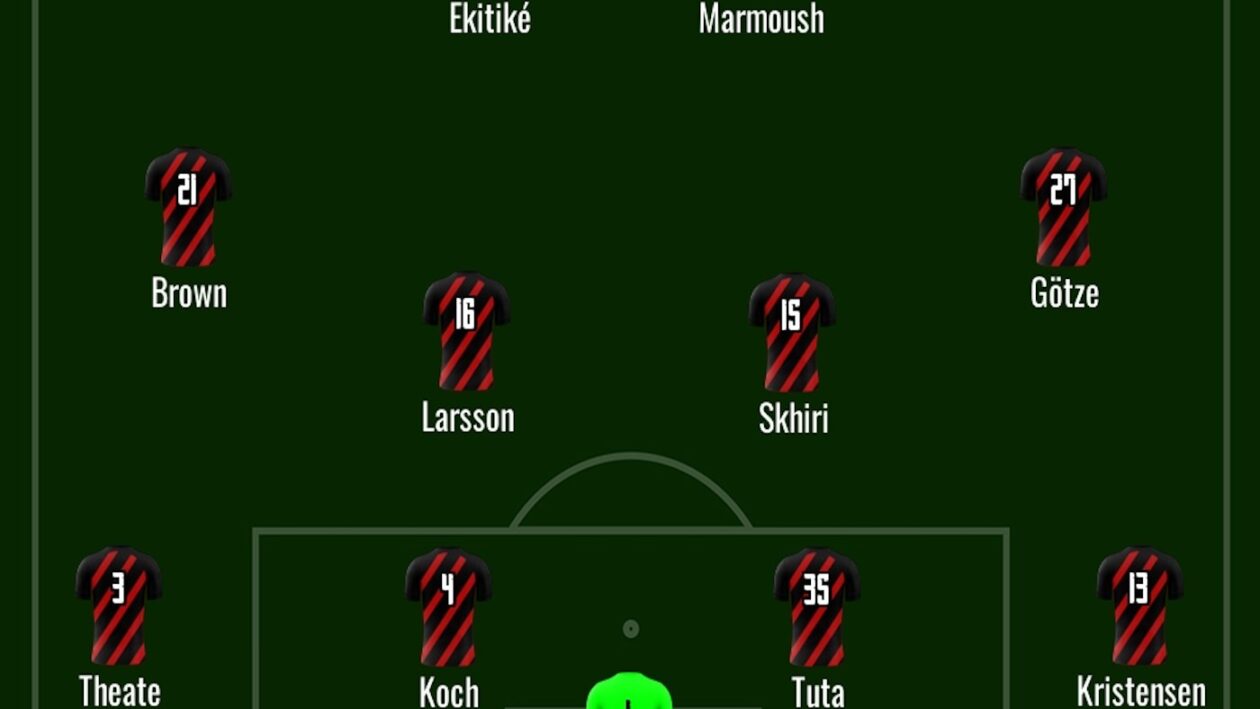This screenshot has height=709, width=1260.
Task: Select Koch's number 4 shirt
Action: coord(448,605)
